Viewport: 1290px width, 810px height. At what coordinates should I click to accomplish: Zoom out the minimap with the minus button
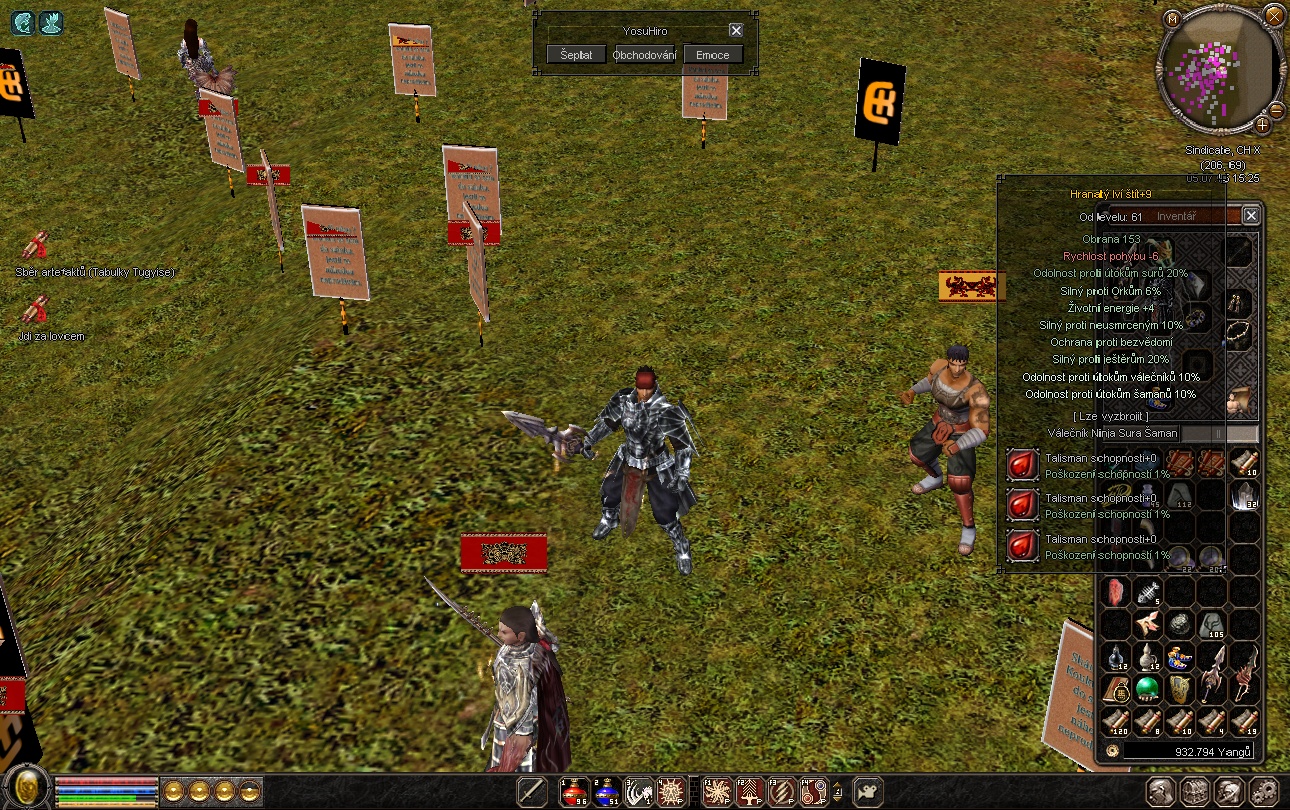click(x=1277, y=109)
